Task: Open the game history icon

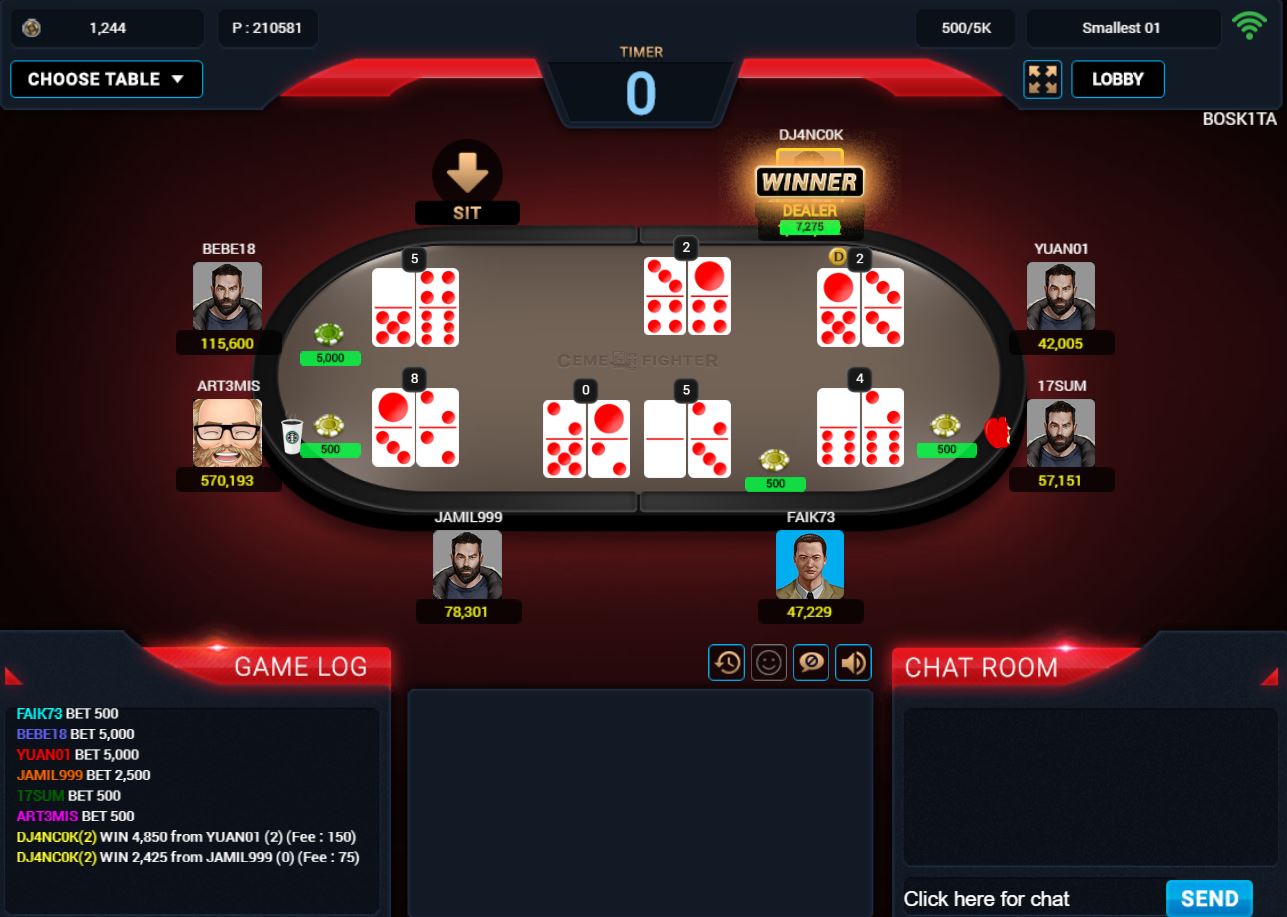Action: (726, 662)
